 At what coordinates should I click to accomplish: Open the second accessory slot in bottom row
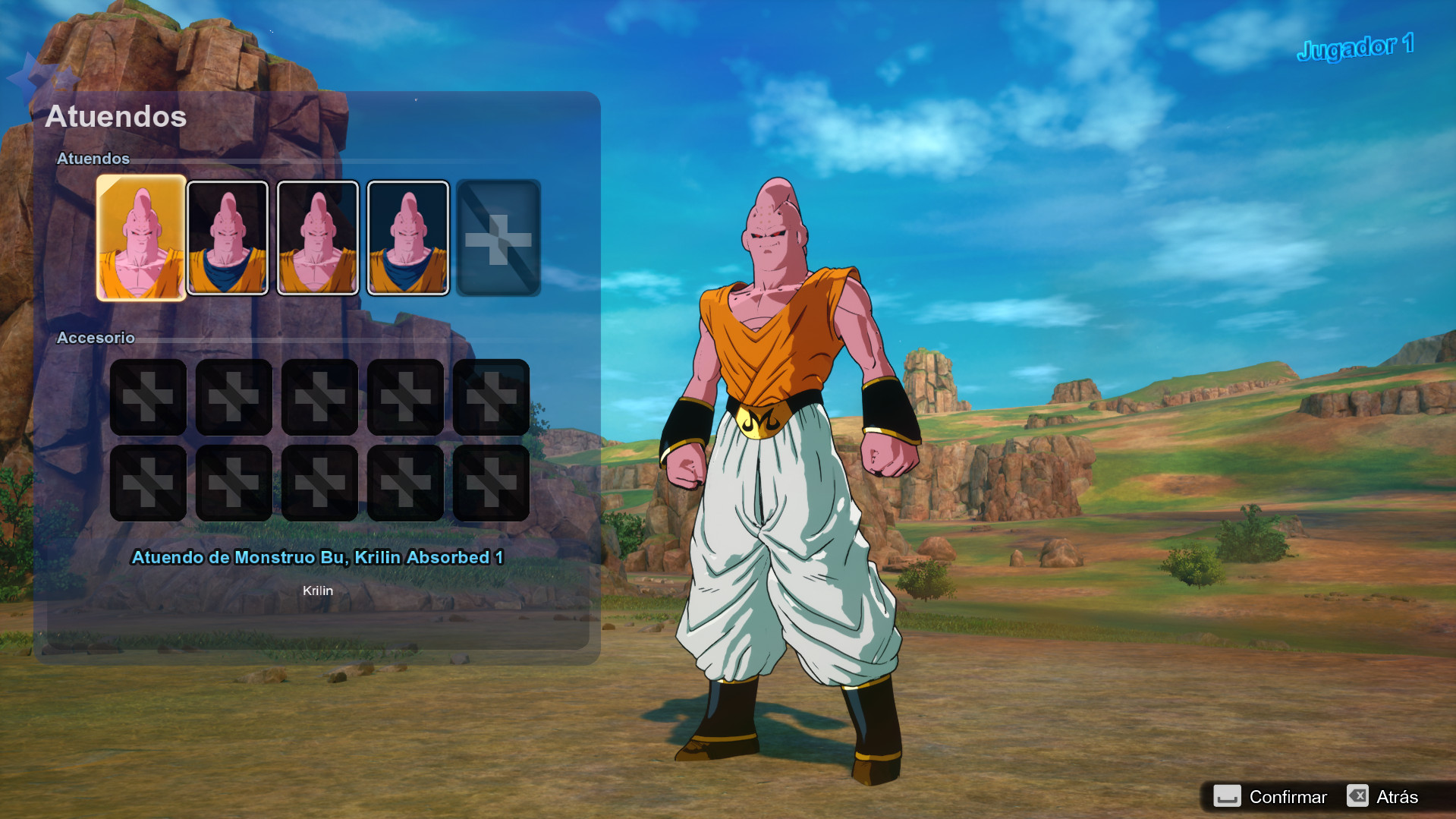[234, 483]
